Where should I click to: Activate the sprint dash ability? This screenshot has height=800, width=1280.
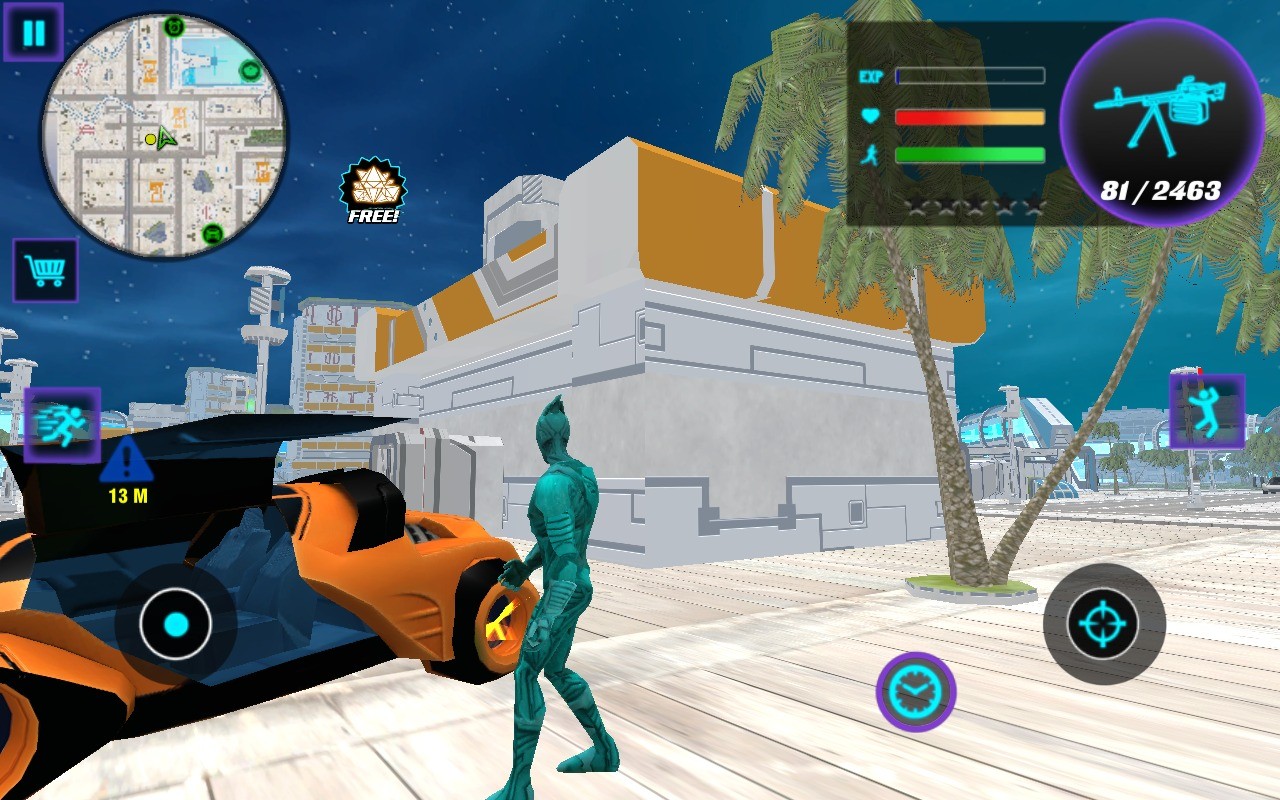click(62, 425)
